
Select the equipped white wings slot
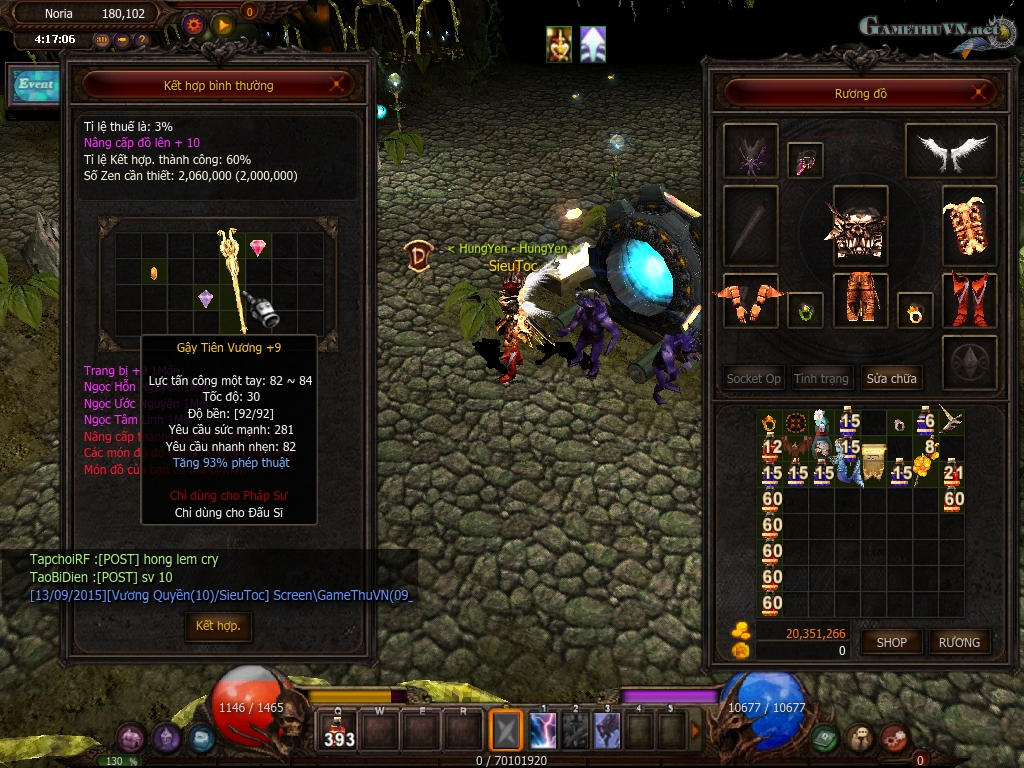click(x=950, y=150)
